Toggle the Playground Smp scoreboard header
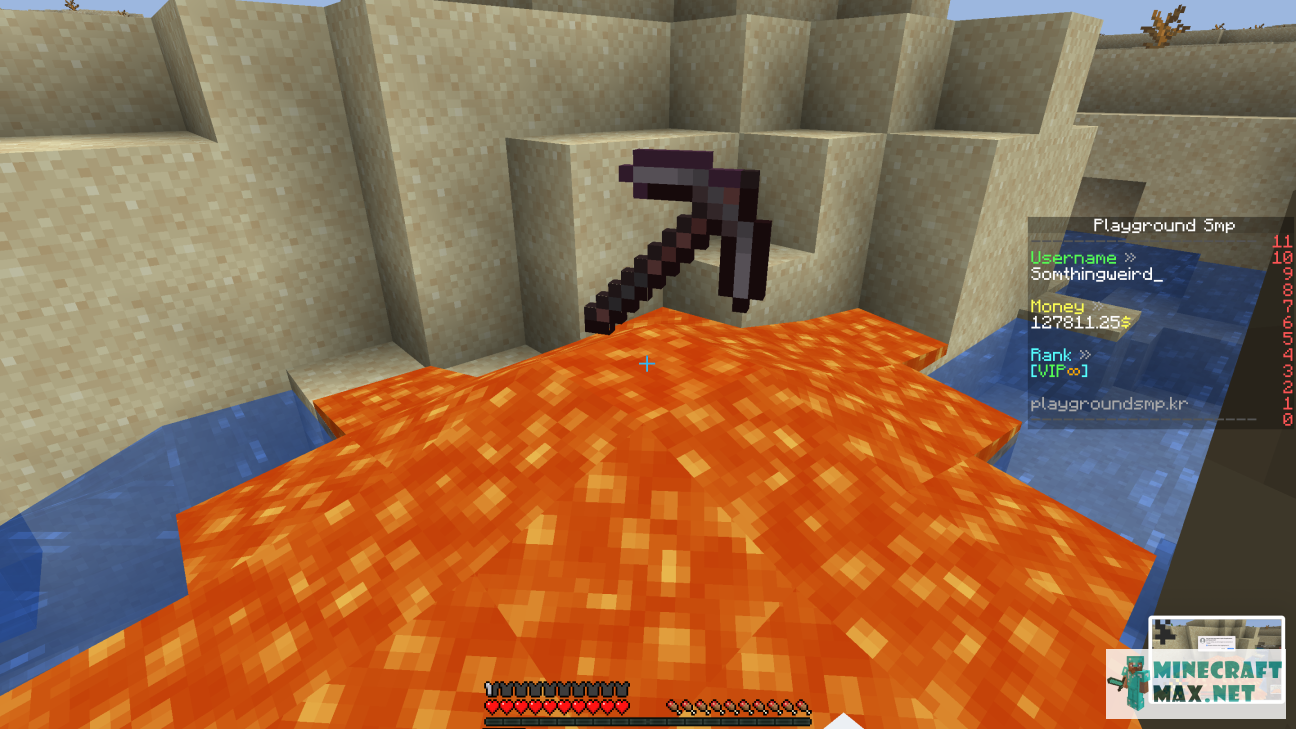Image resolution: width=1296 pixels, height=729 pixels. [1163, 225]
